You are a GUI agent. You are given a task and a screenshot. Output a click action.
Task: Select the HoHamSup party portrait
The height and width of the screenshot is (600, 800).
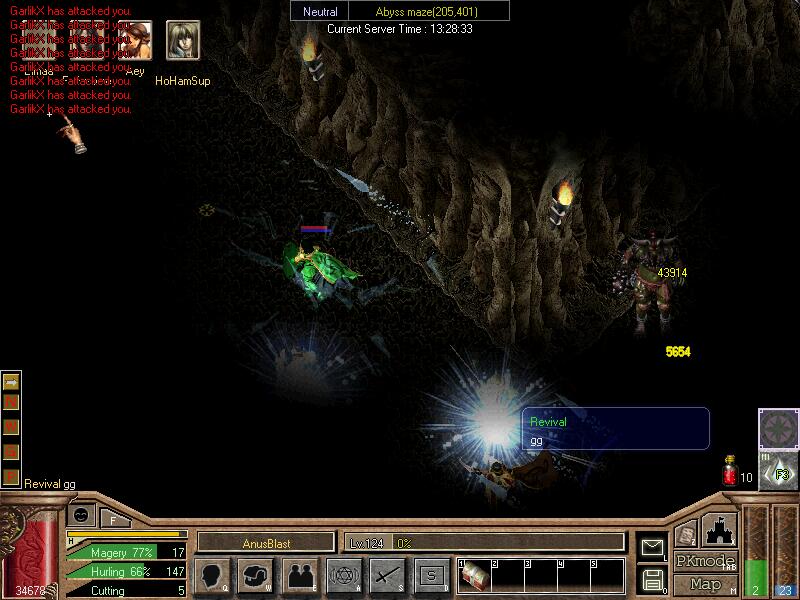coord(183,41)
